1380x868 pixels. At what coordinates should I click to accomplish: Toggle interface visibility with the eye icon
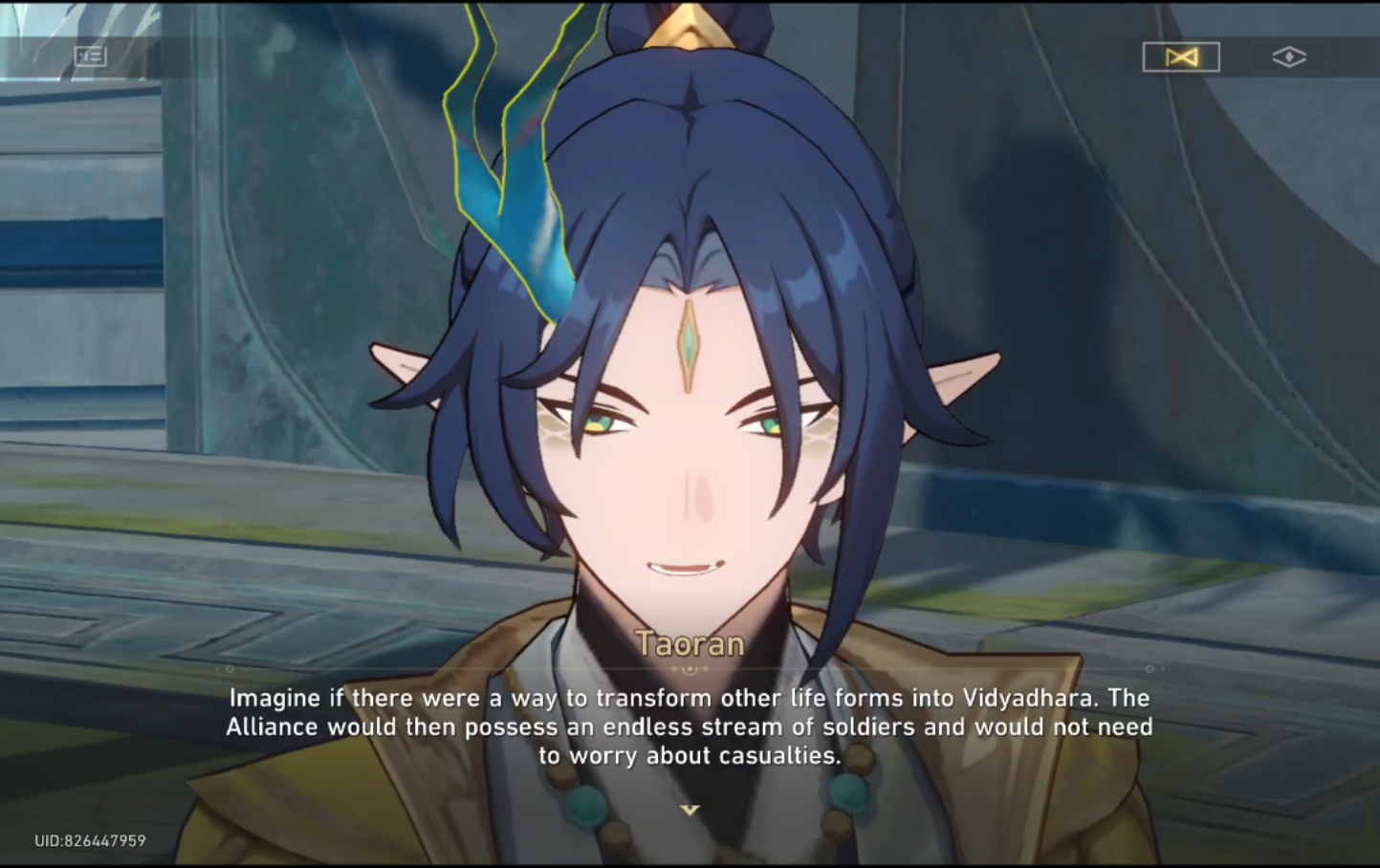tap(1290, 57)
